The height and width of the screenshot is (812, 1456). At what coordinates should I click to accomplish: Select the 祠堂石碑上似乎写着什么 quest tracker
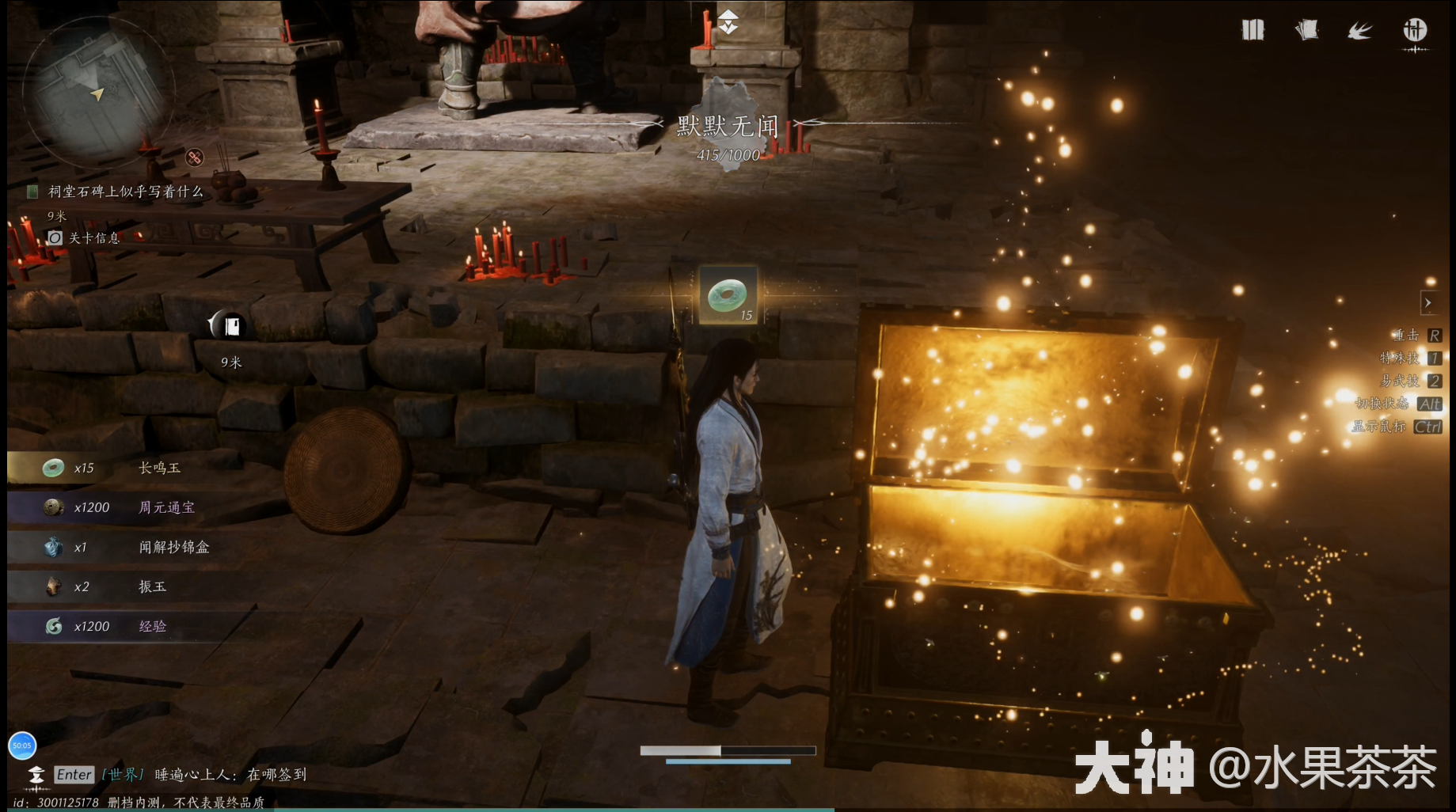(x=125, y=192)
